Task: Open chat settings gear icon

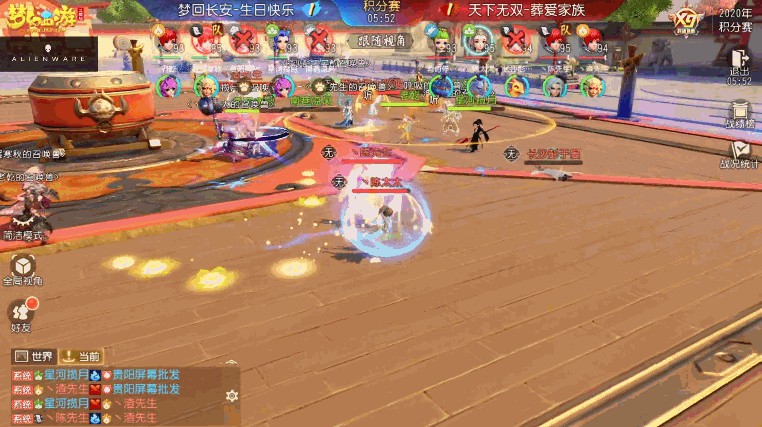Action: coord(232,396)
